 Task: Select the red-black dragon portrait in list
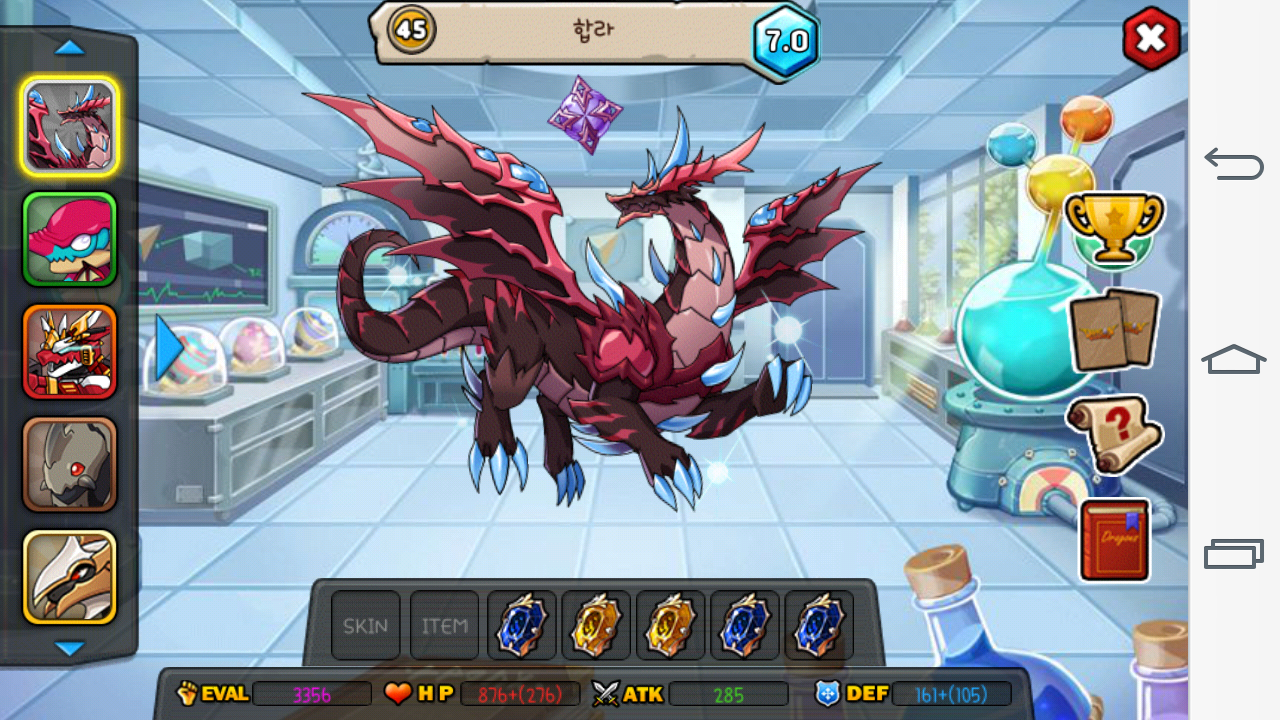coord(69,127)
